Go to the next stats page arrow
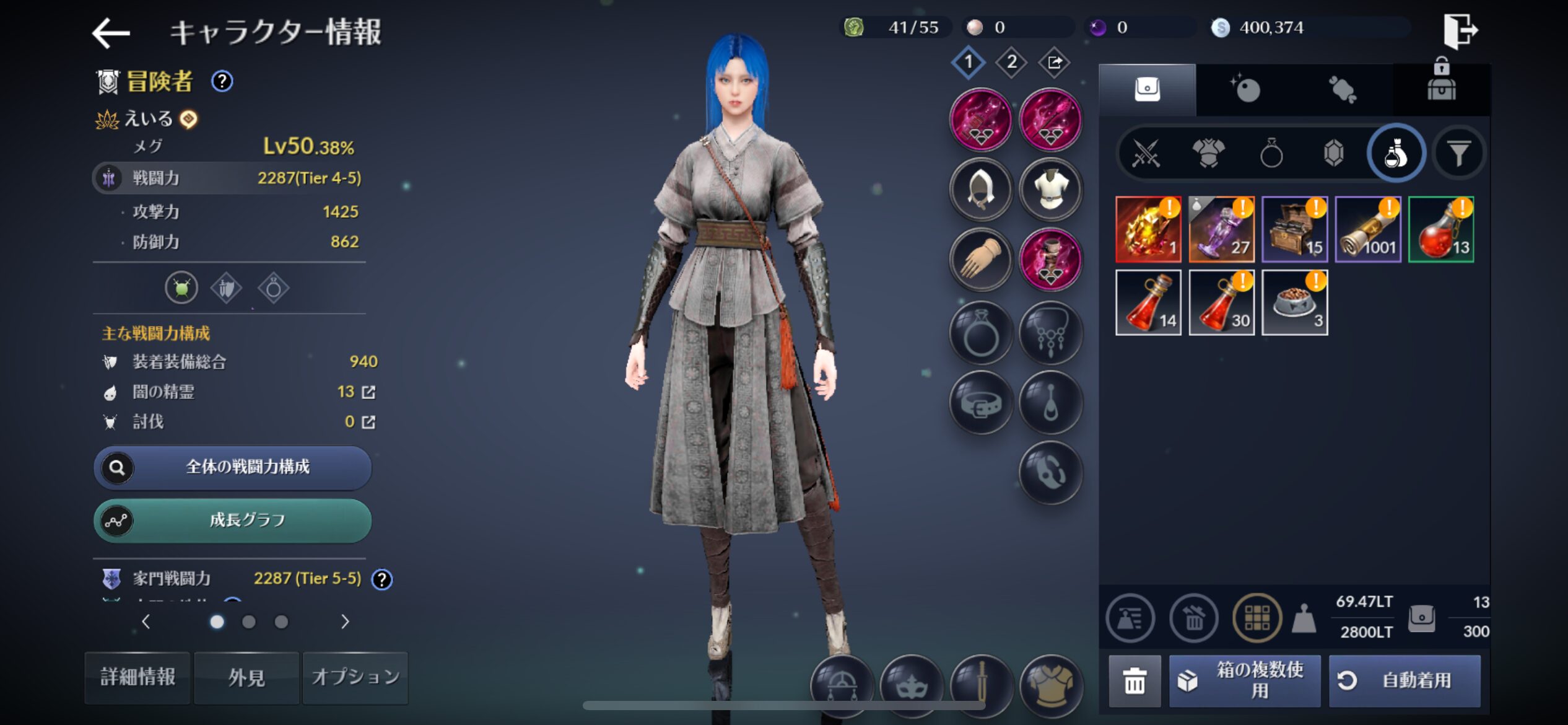 tap(345, 622)
